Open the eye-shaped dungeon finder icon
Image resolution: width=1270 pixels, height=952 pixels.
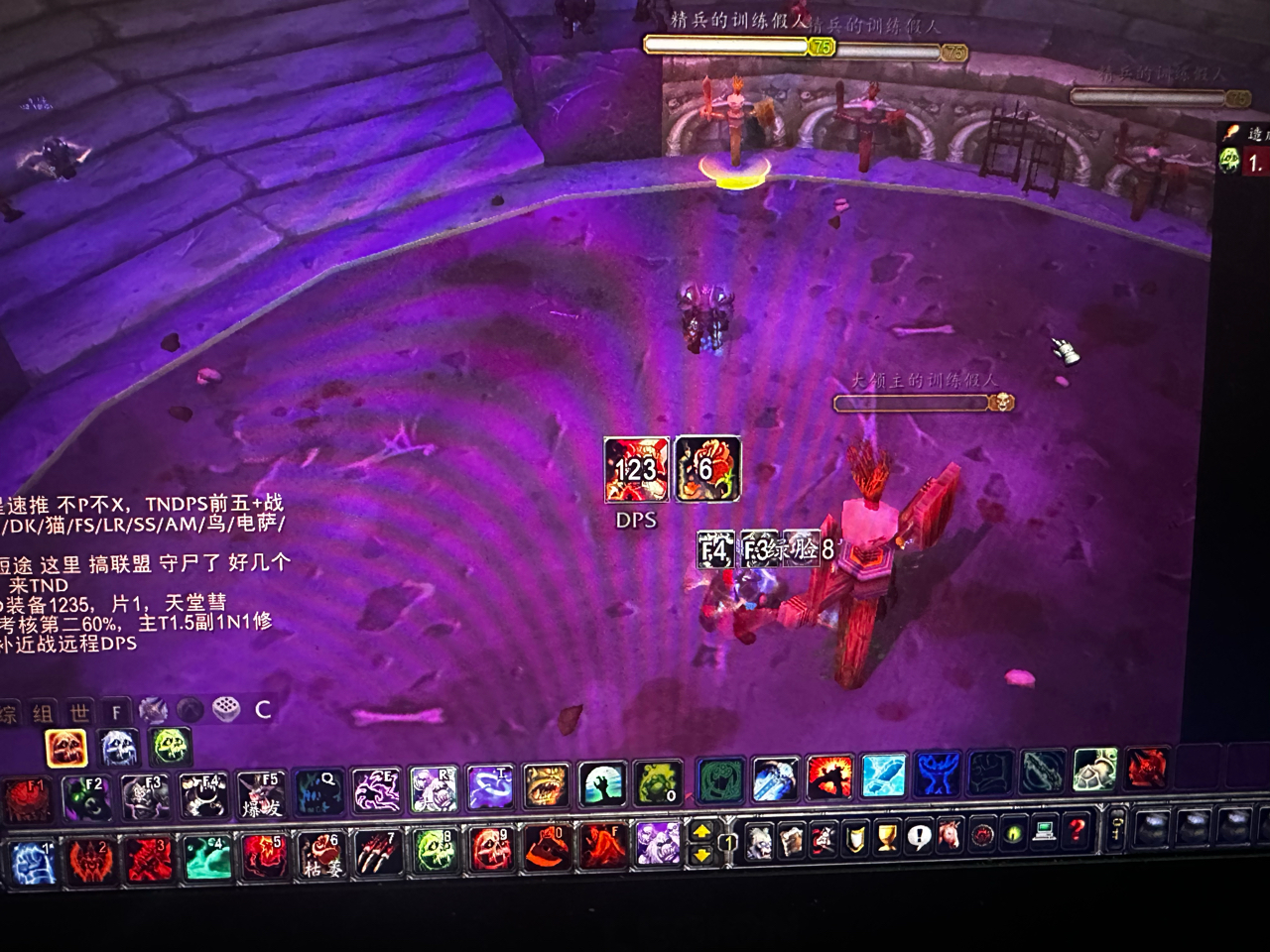pos(1013,842)
